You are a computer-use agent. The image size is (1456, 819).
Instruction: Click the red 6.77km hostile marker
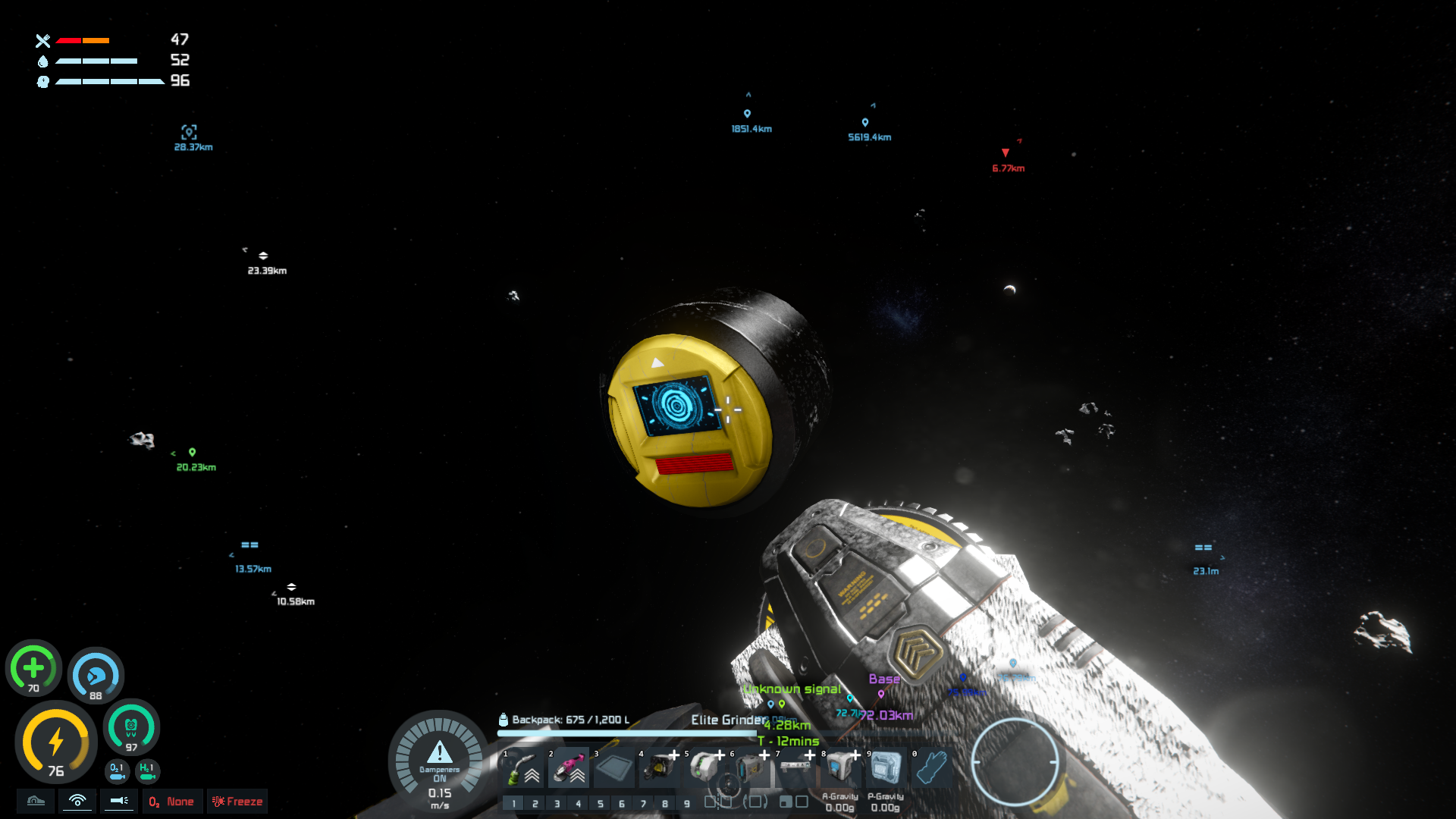pos(1006,153)
